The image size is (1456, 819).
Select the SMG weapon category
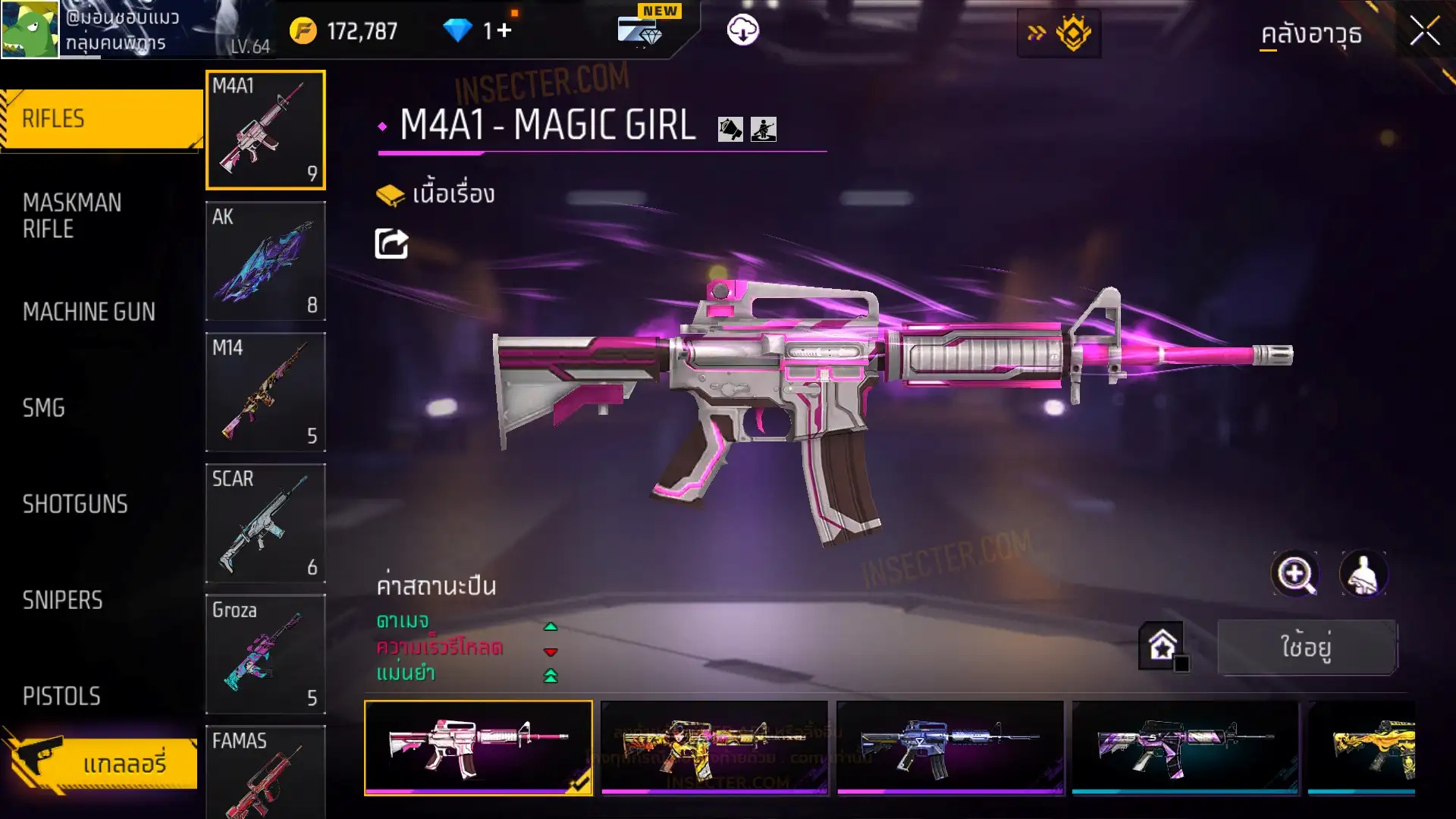44,408
